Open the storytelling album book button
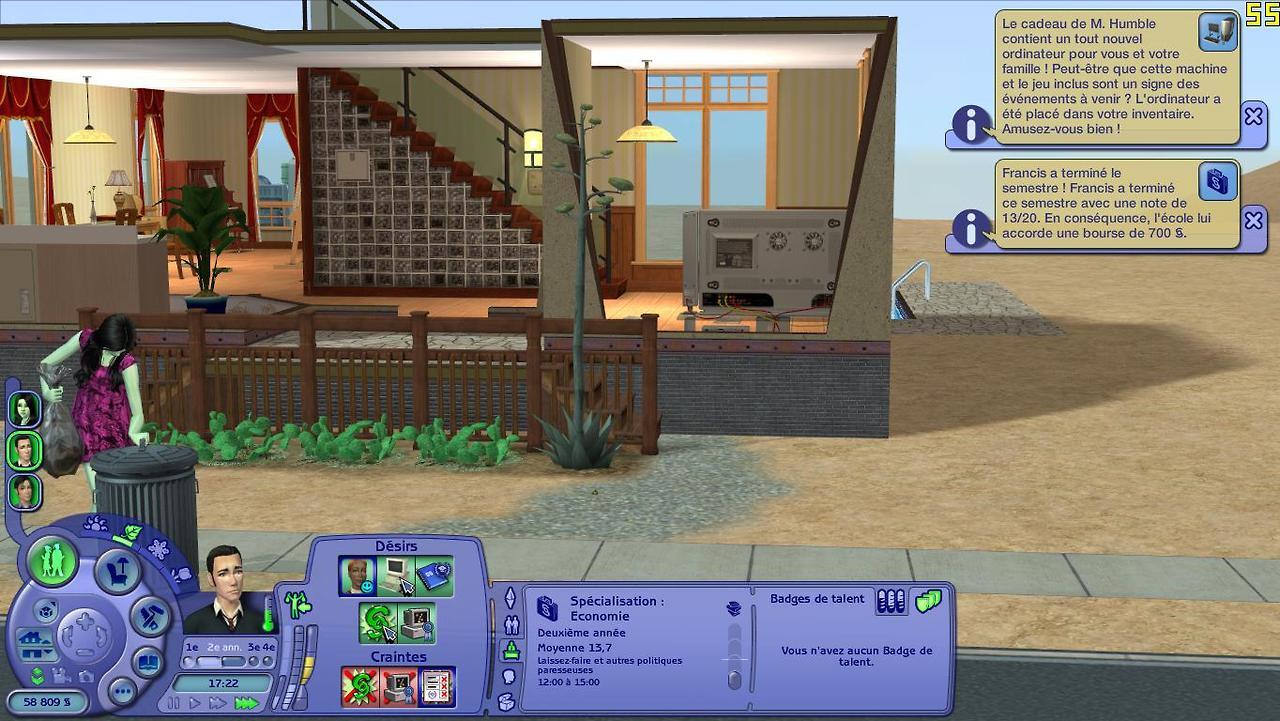 point(148,662)
